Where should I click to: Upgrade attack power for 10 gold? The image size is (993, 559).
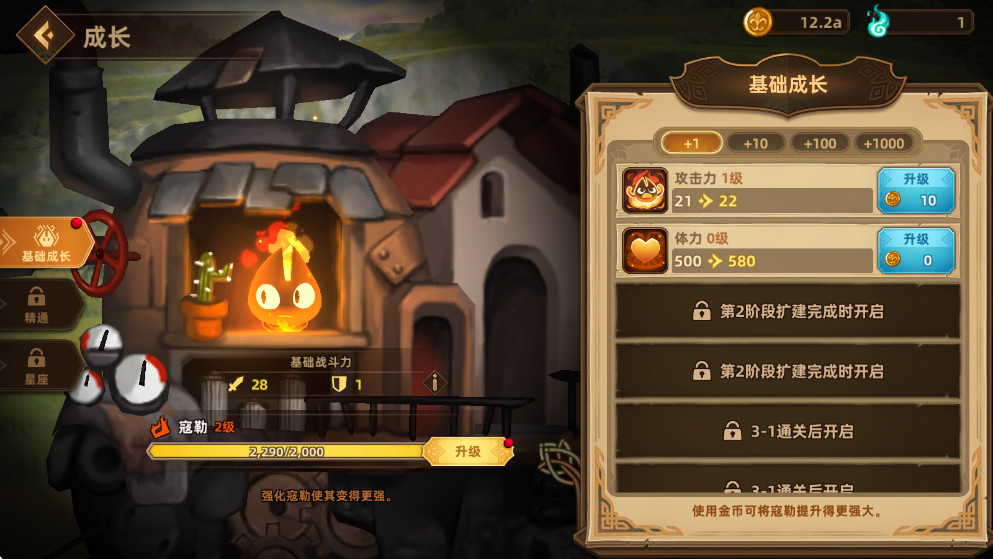(x=916, y=190)
